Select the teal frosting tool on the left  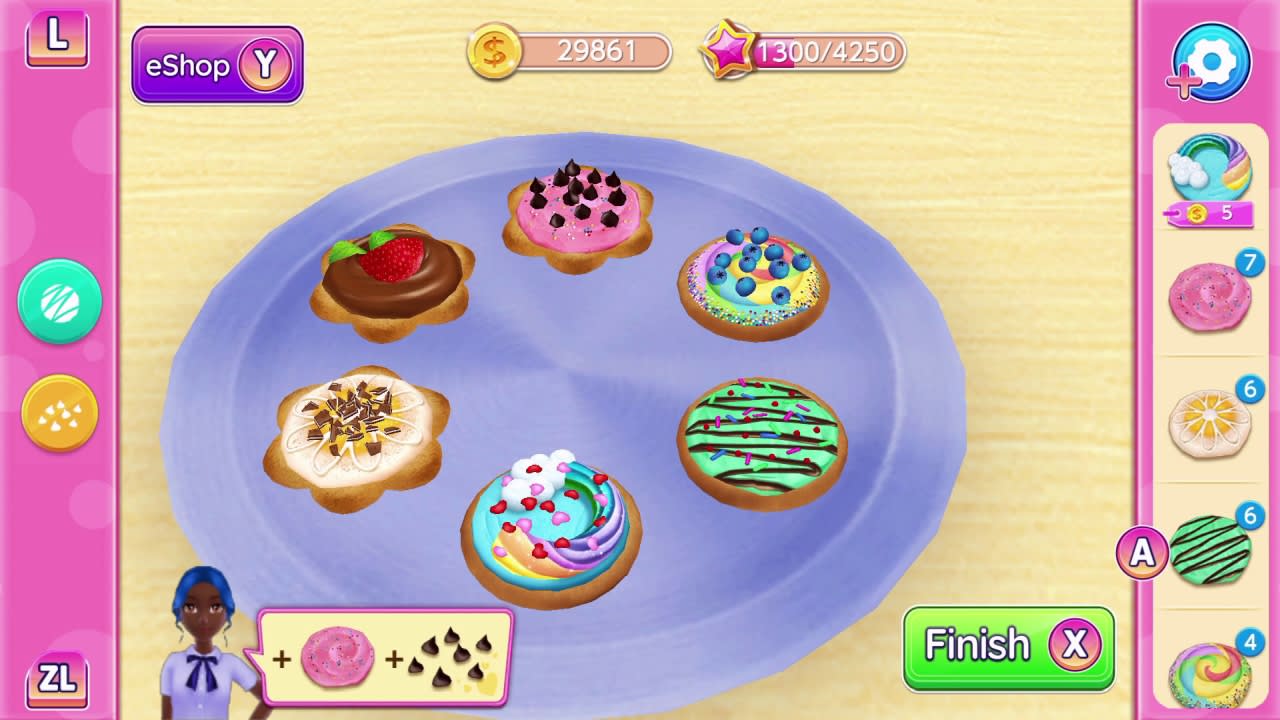pos(57,301)
